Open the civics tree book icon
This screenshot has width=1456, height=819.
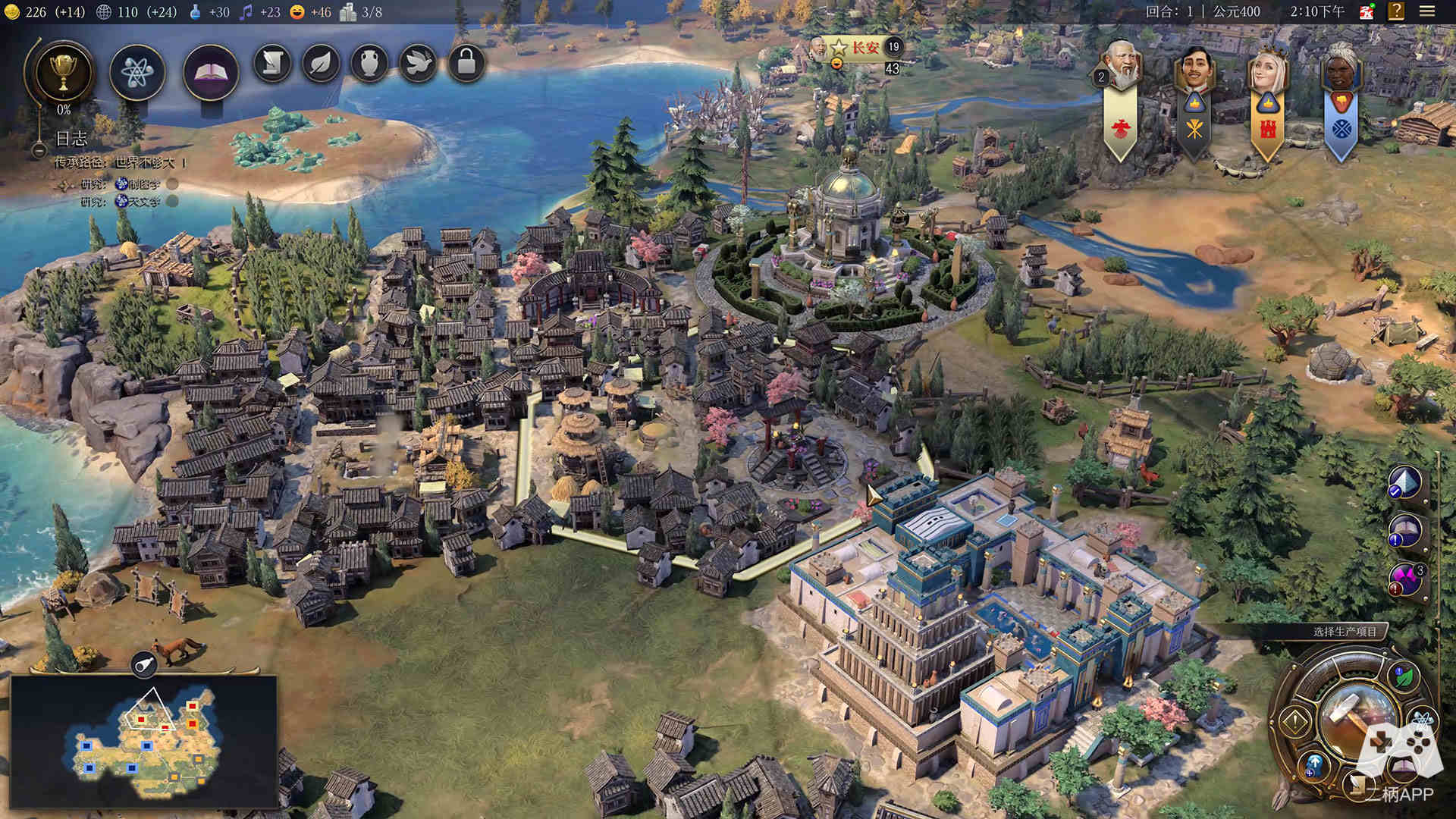211,73
